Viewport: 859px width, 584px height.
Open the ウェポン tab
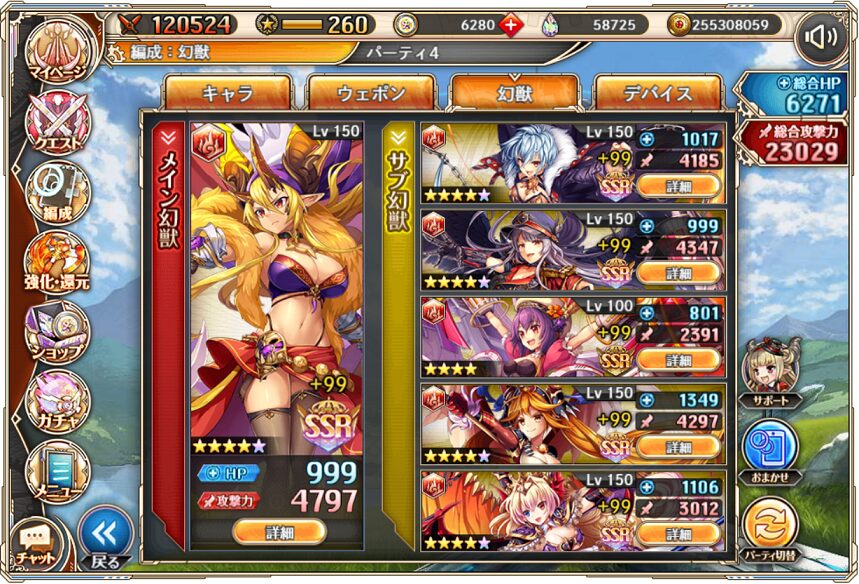pos(371,94)
